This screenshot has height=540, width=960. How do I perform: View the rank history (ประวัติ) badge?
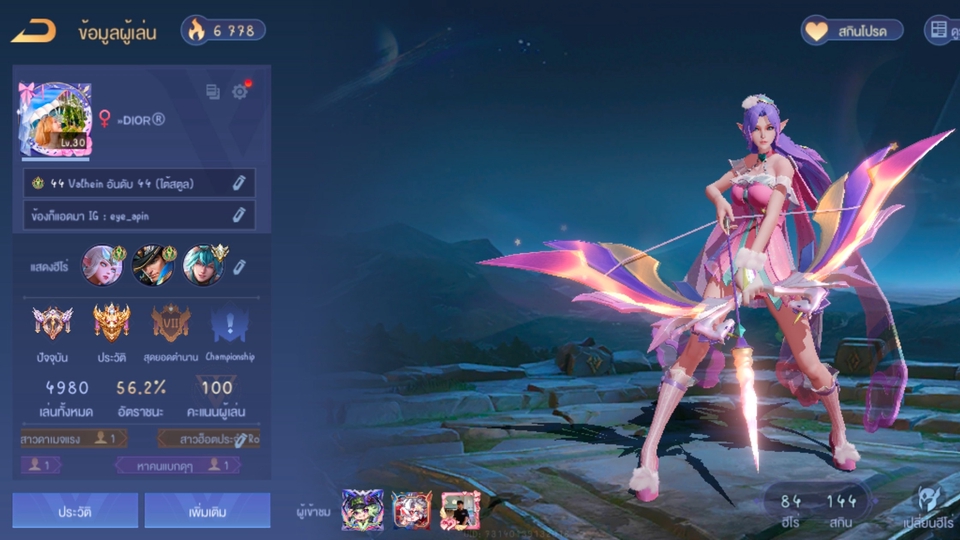tap(112, 322)
